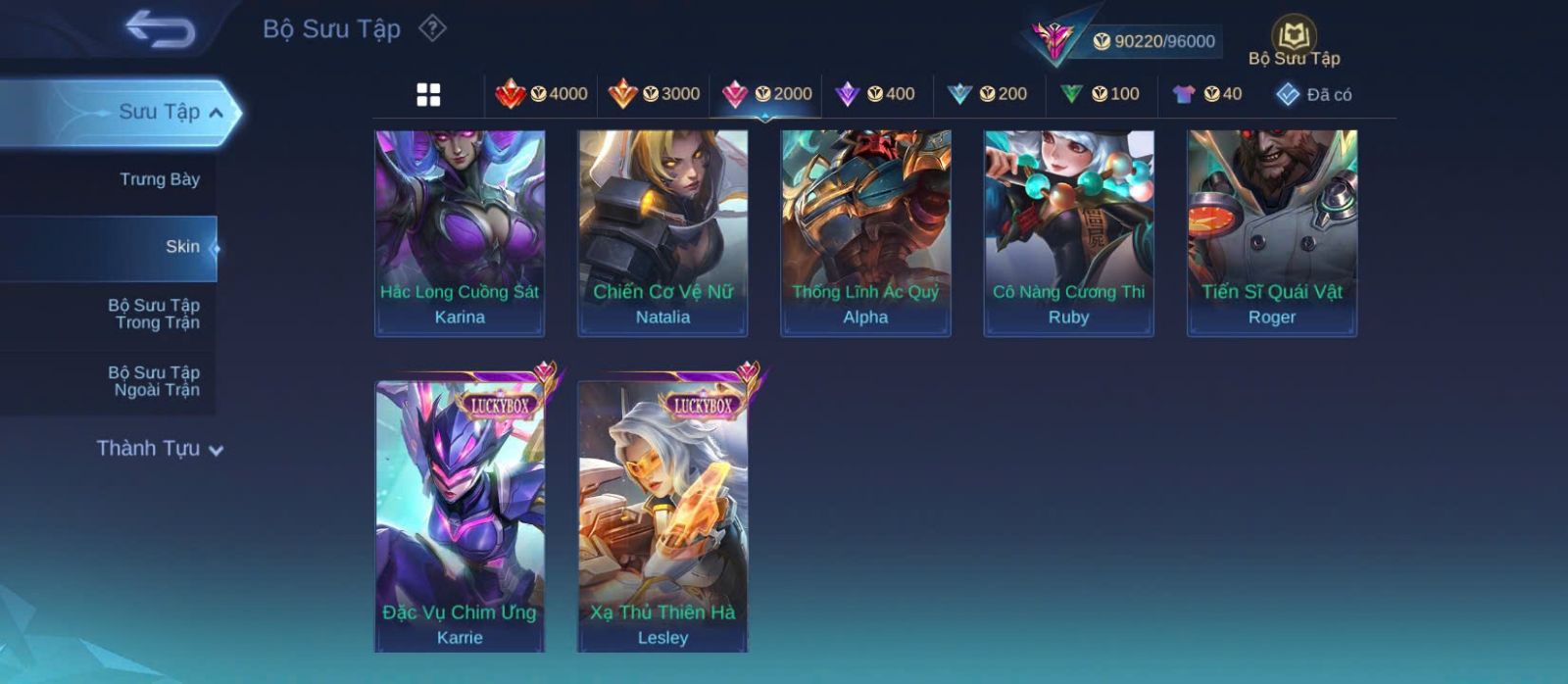Select Karina's Hắc Long Cuồng Sát skin
This screenshot has height=684, width=1568.
[x=460, y=233]
